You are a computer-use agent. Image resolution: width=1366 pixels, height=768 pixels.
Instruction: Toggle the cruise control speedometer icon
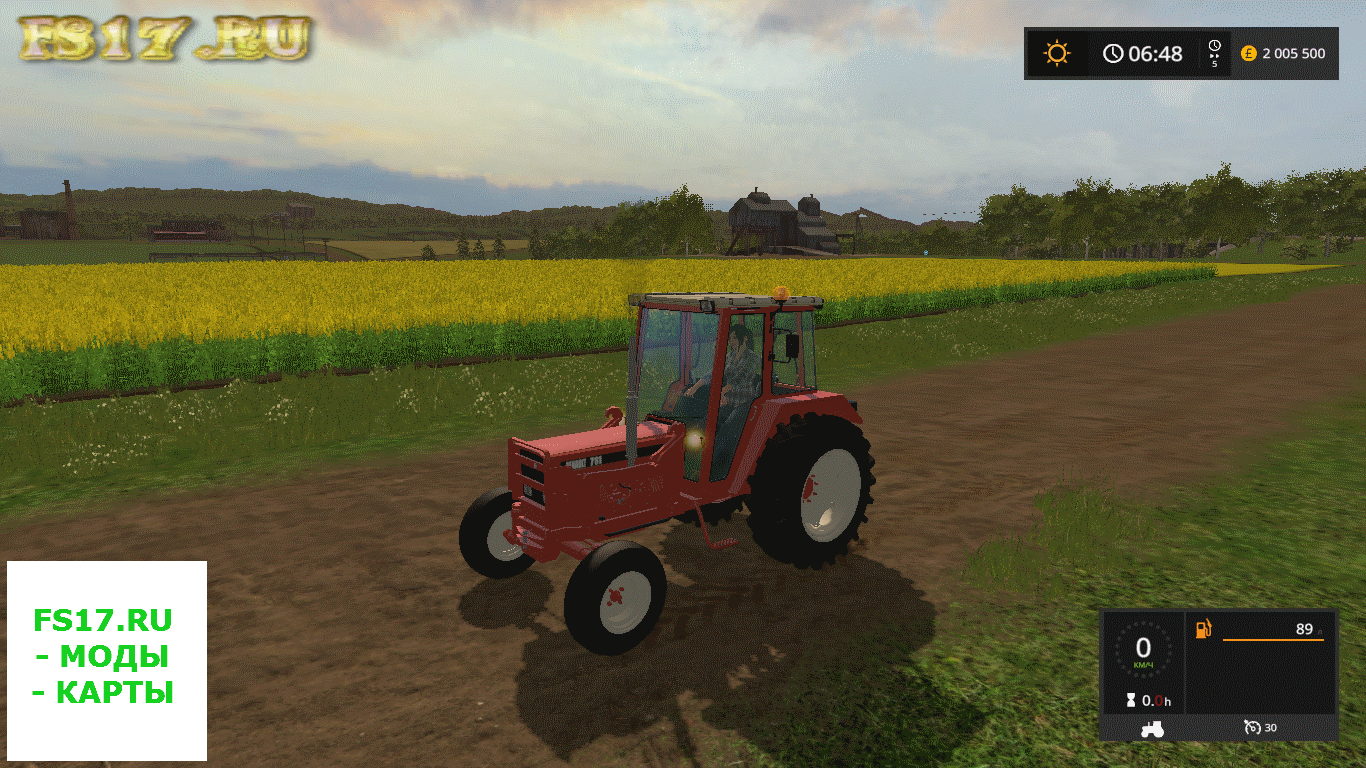pyautogui.click(x=1251, y=727)
